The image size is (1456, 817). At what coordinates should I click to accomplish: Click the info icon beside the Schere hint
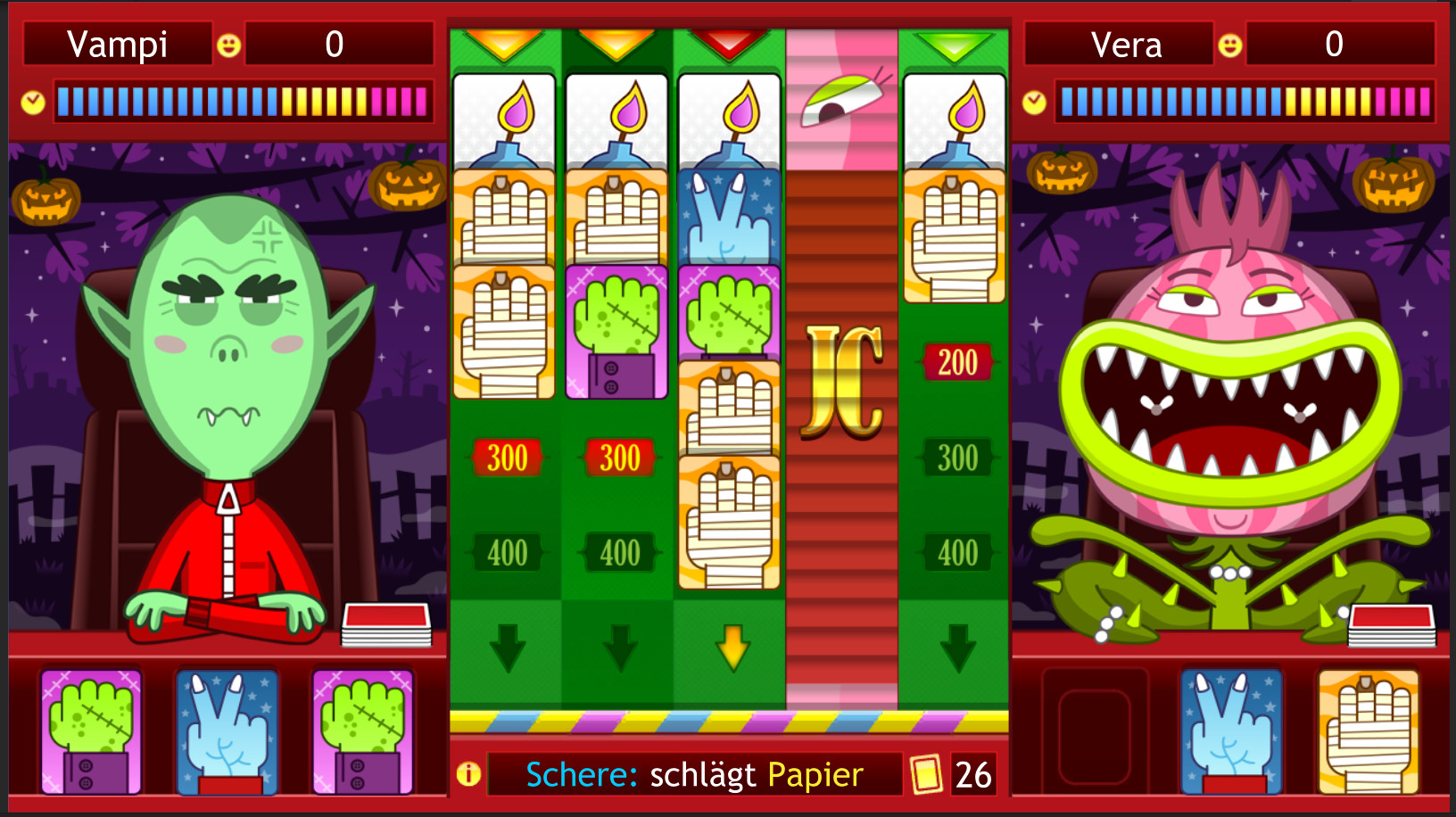[x=470, y=774]
